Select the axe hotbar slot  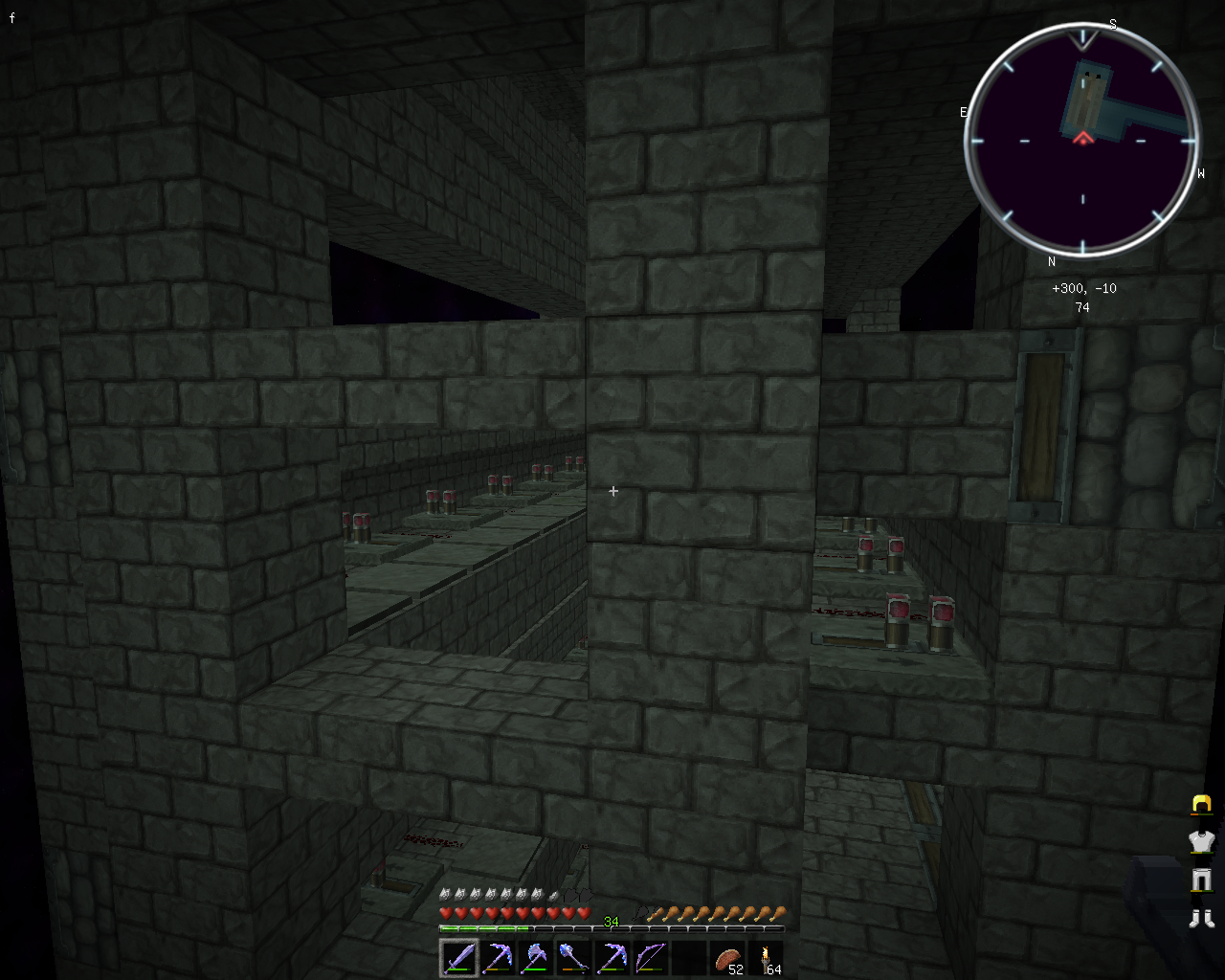[x=535, y=957]
